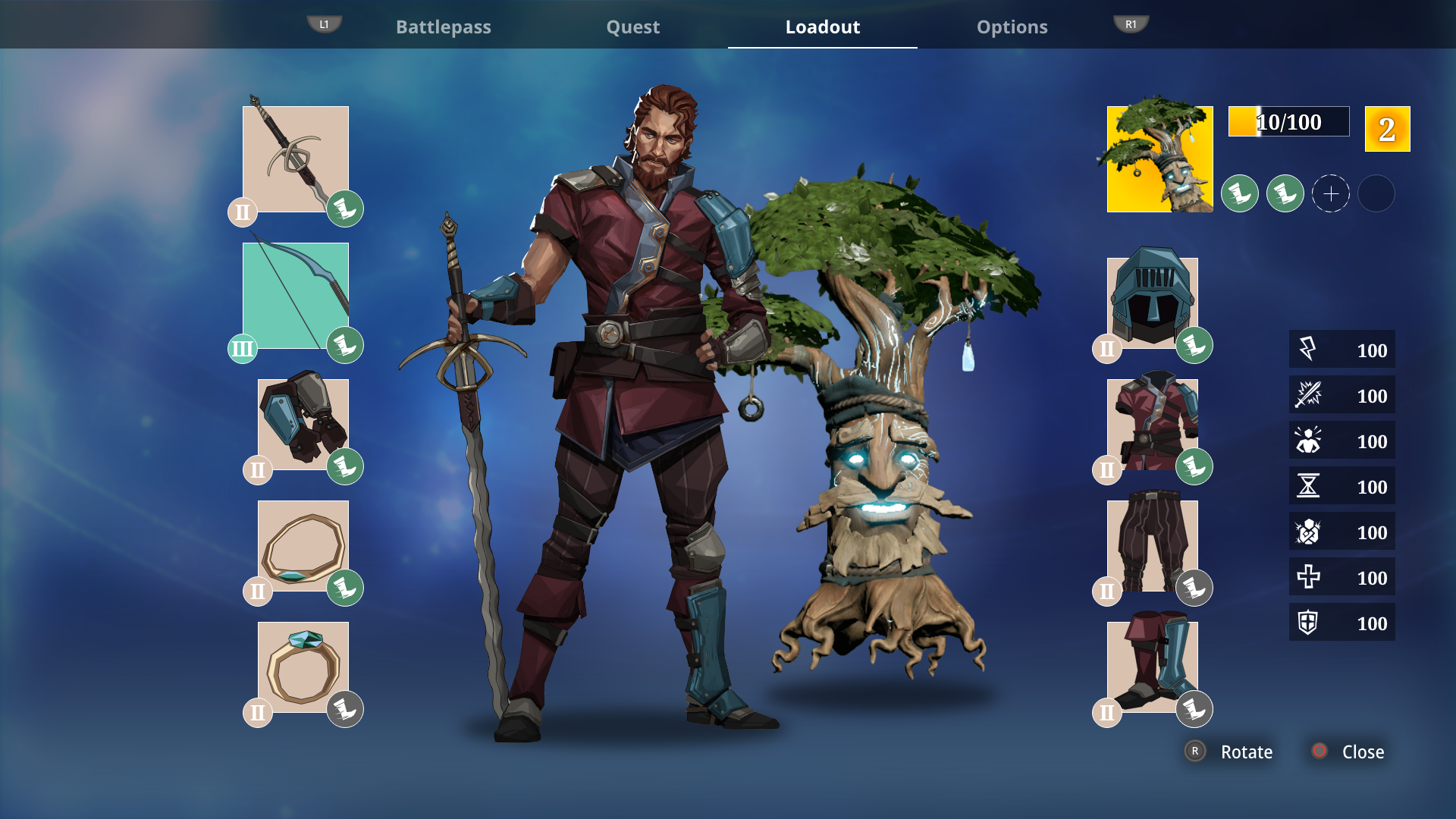Select the blue helmet armor slot
1456x819 pixels.
pos(1153,303)
